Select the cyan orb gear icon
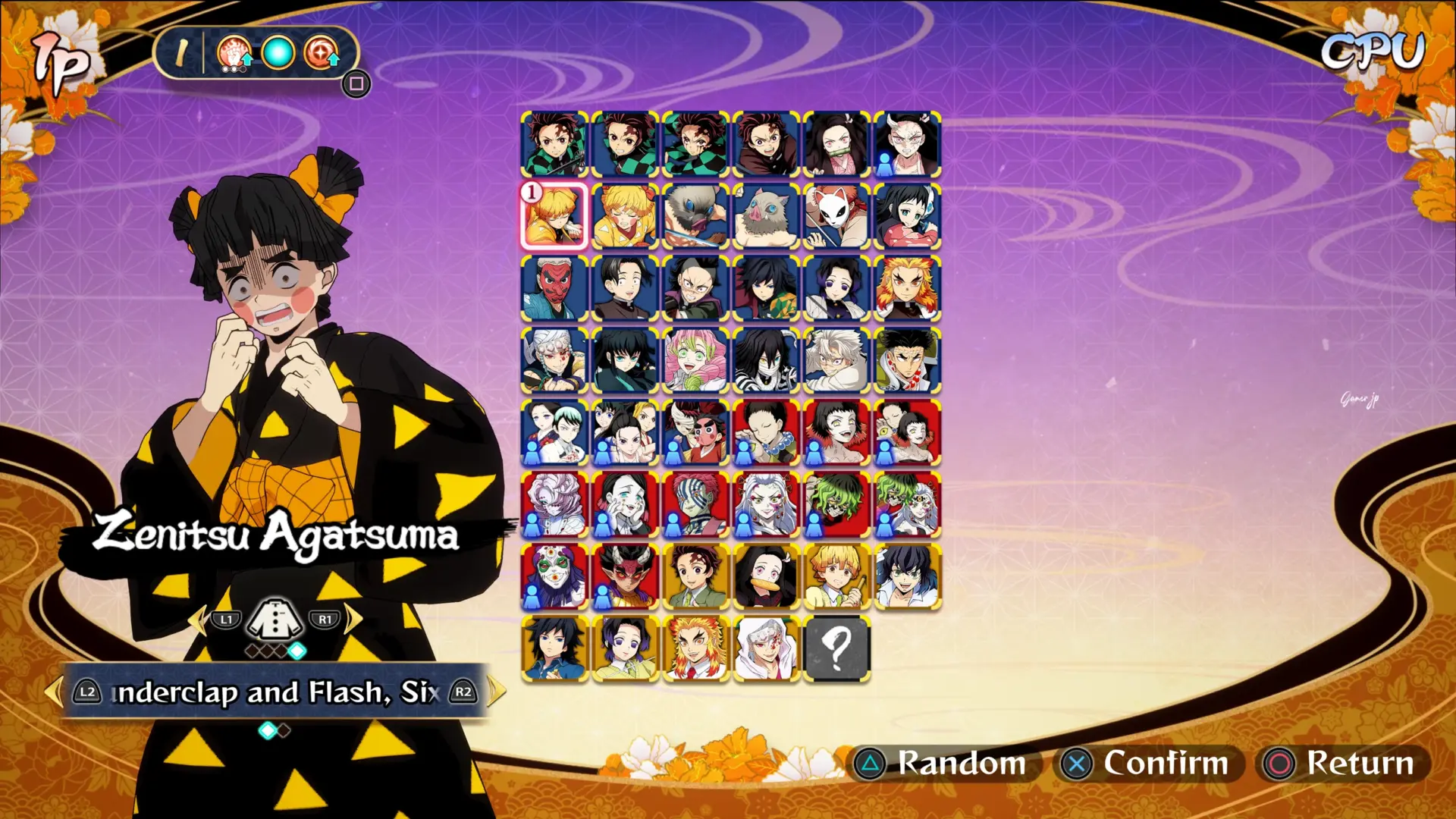1456x819 pixels. click(x=278, y=53)
